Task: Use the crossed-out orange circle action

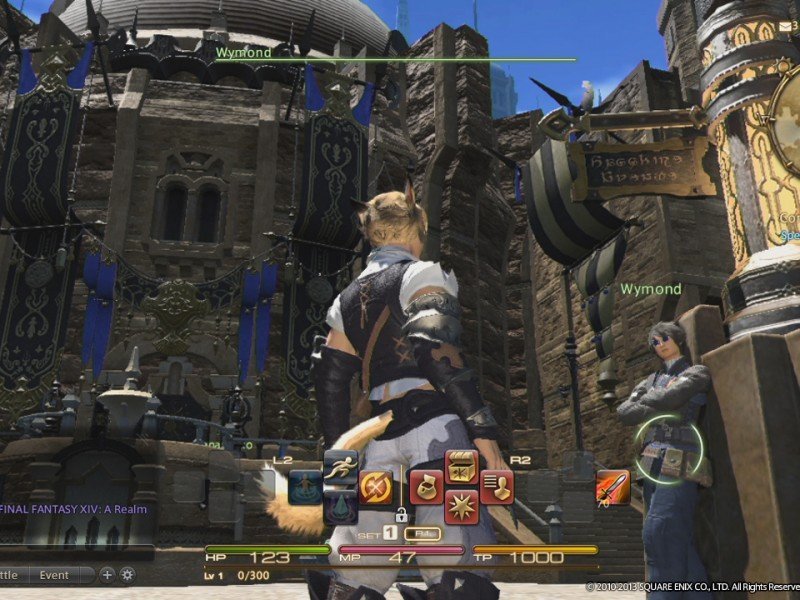Action: (375, 487)
